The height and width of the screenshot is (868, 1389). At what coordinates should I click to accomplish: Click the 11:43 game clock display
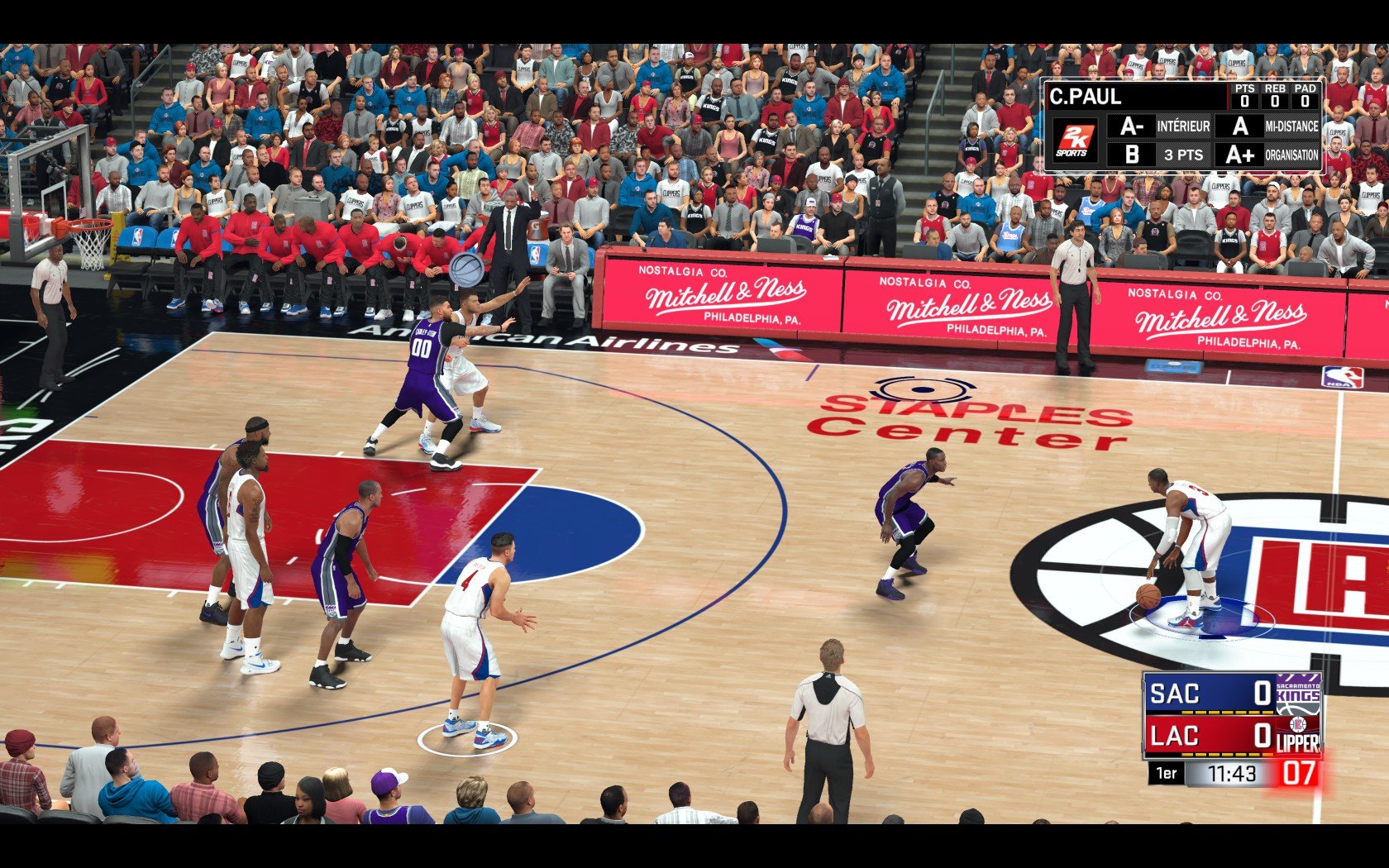(x=1232, y=773)
